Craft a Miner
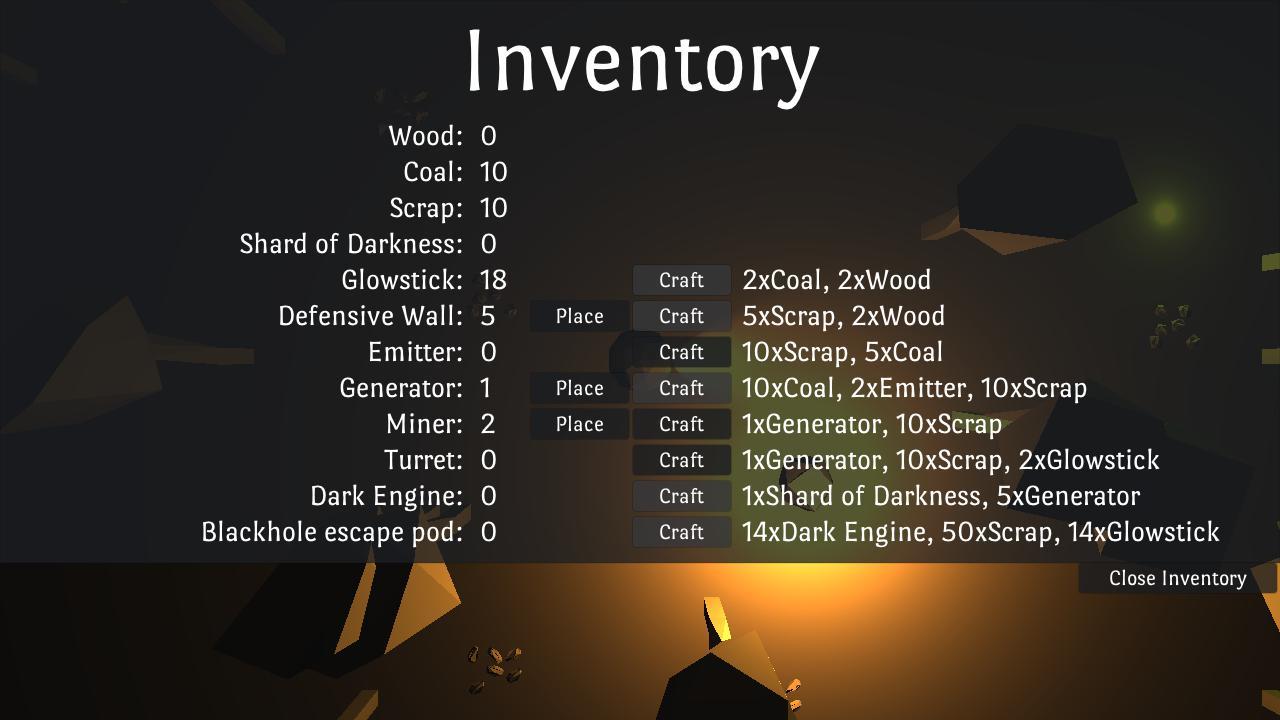 click(681, 424)
